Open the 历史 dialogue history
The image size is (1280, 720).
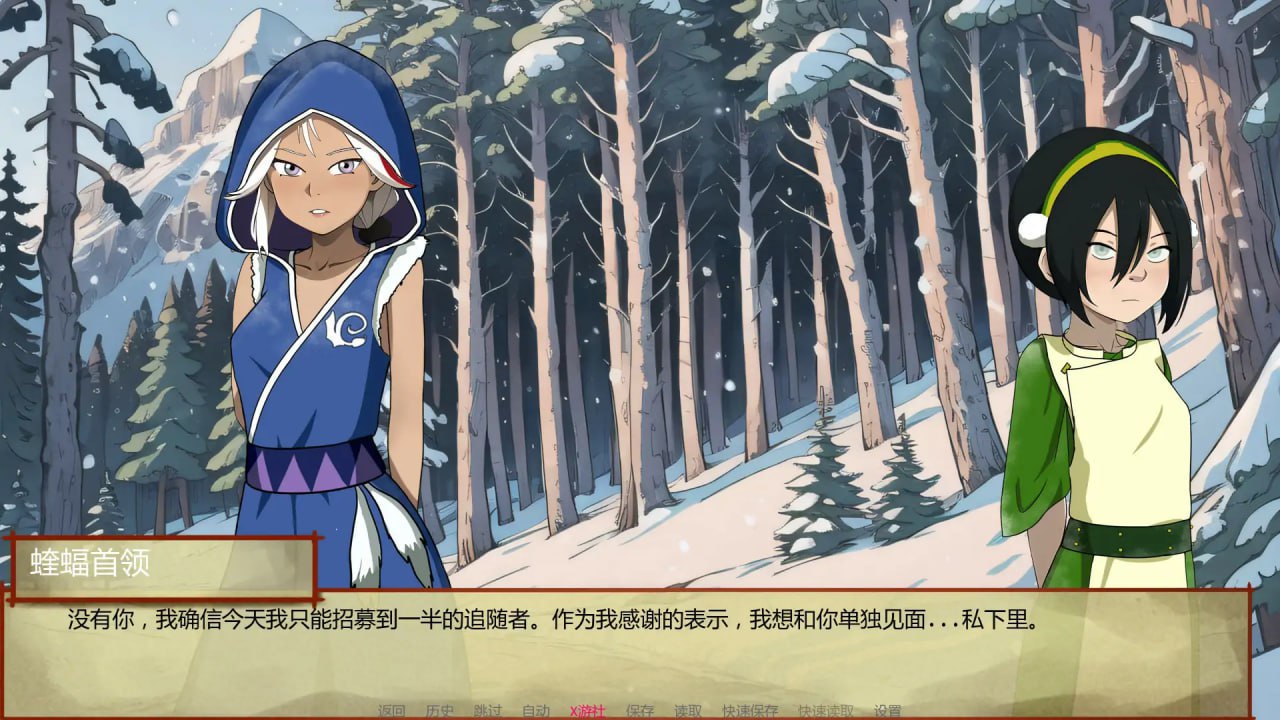(x=438, y=709)
